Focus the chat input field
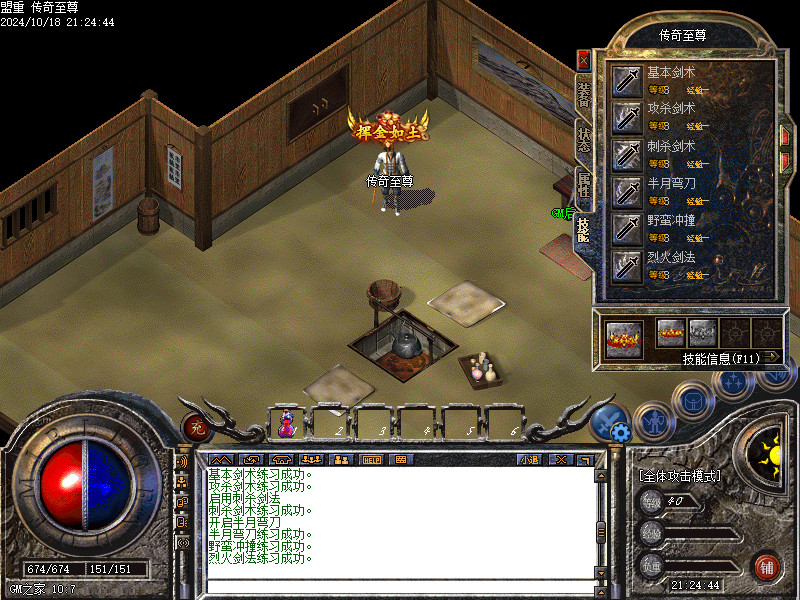Image resolution: width=800 pixels, height=600 pixels. [400, 585]
